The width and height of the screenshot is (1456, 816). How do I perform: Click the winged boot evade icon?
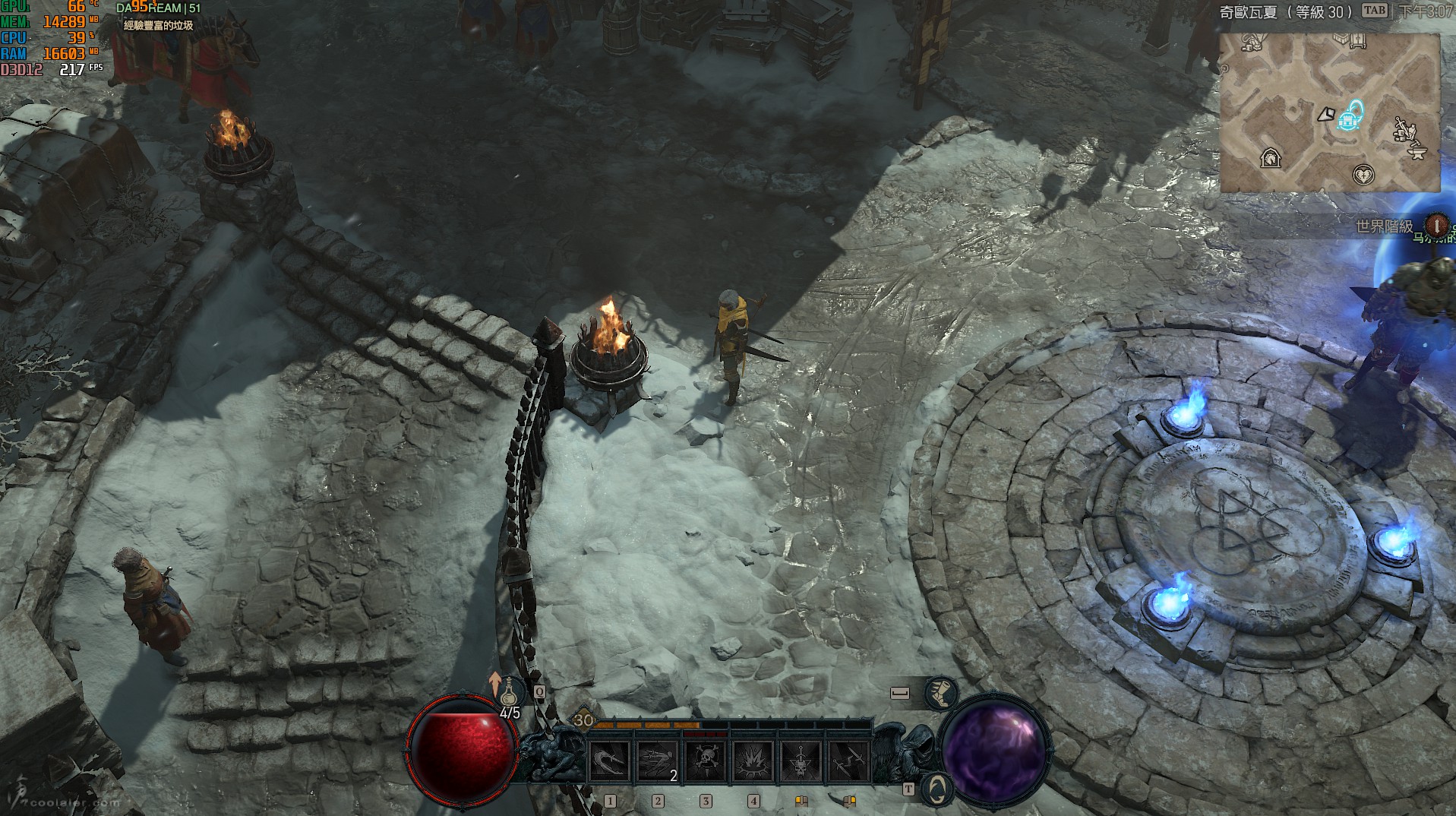941,693
